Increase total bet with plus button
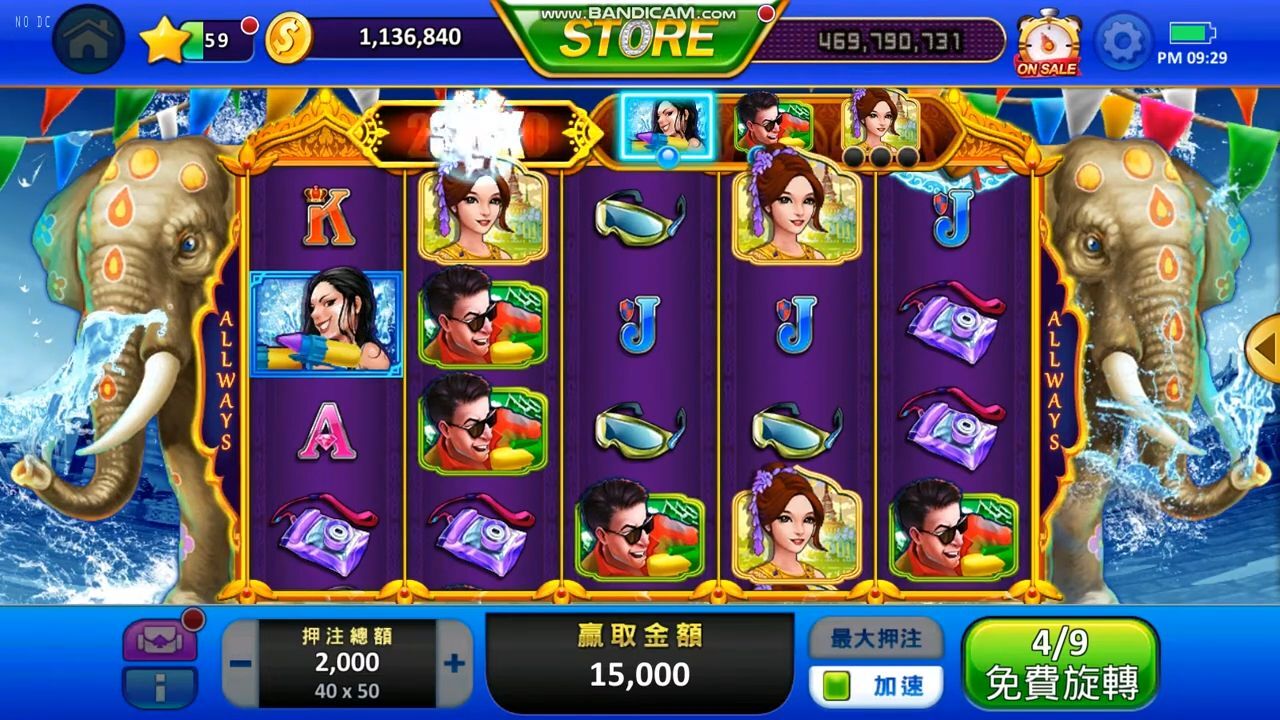 click(454, 663)
